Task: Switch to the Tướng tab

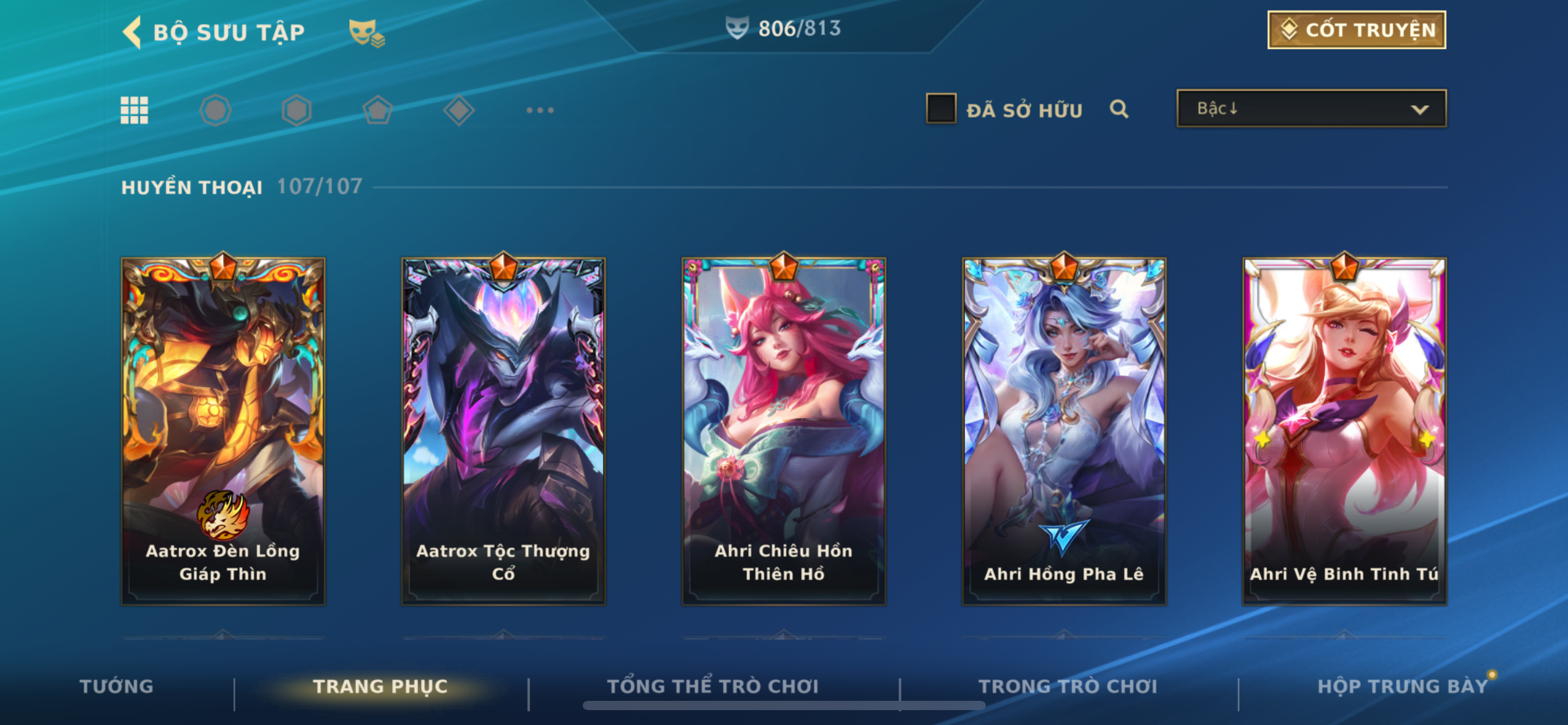Action: click(x=116, y=686)
